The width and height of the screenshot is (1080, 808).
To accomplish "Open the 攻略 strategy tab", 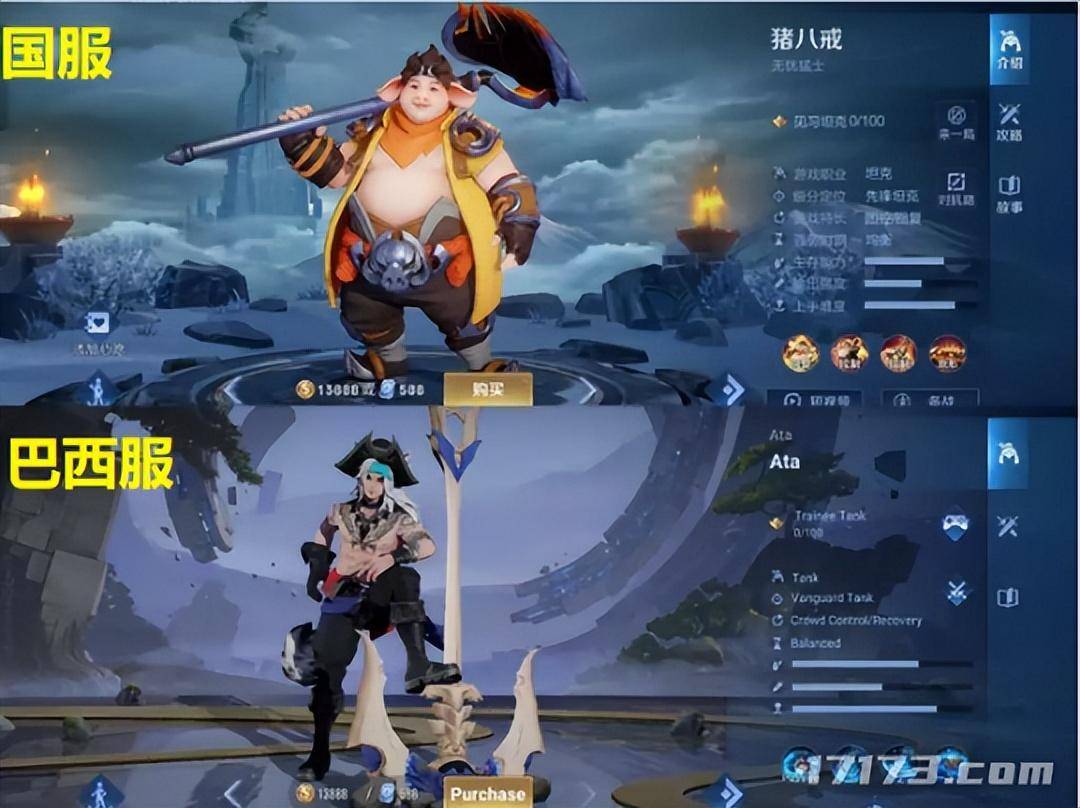I will pos(1009,121).
